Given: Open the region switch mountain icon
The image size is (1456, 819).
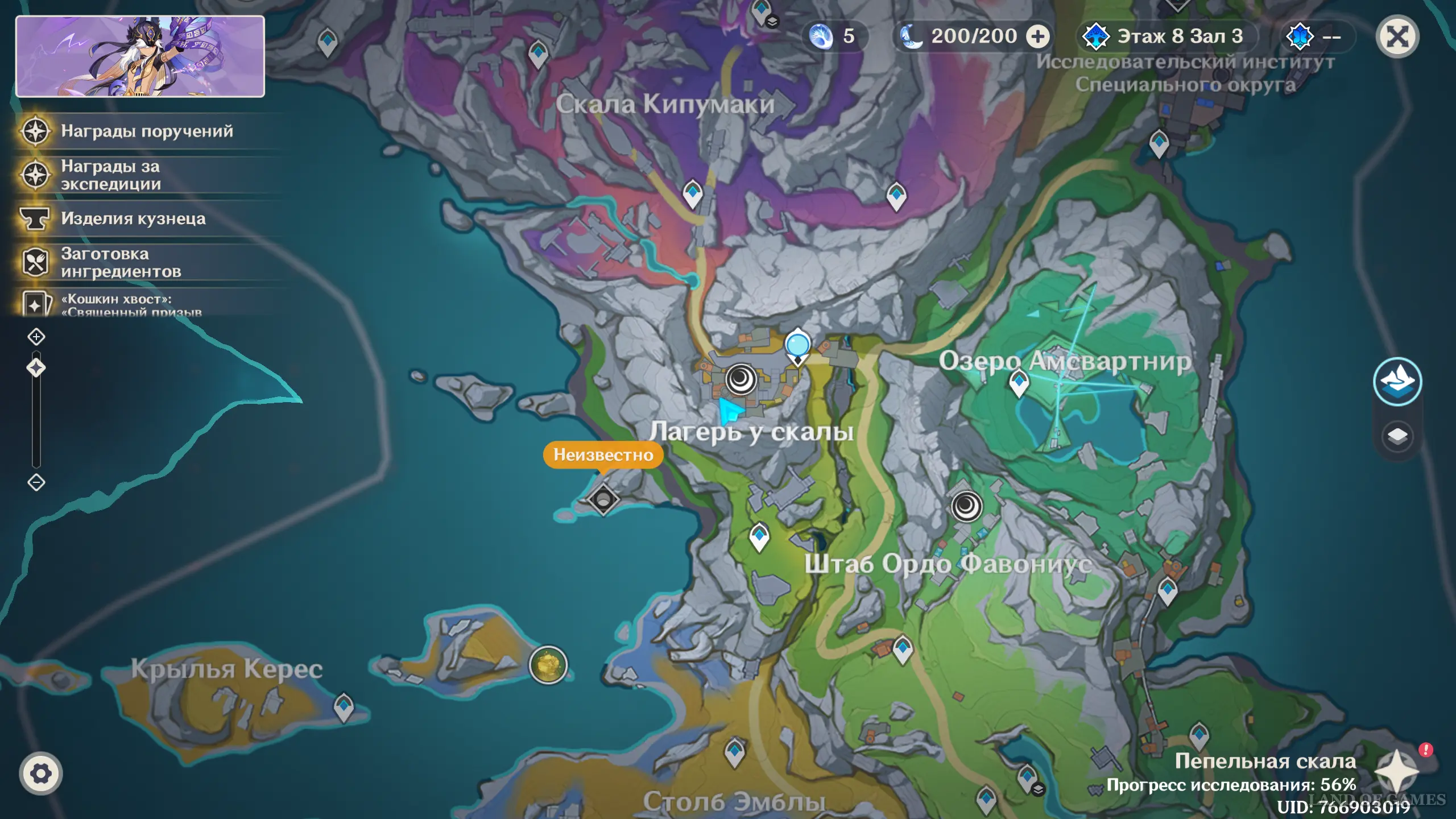Looking at the screenshot, I should pyautogui.click(x=1397, y=382).
